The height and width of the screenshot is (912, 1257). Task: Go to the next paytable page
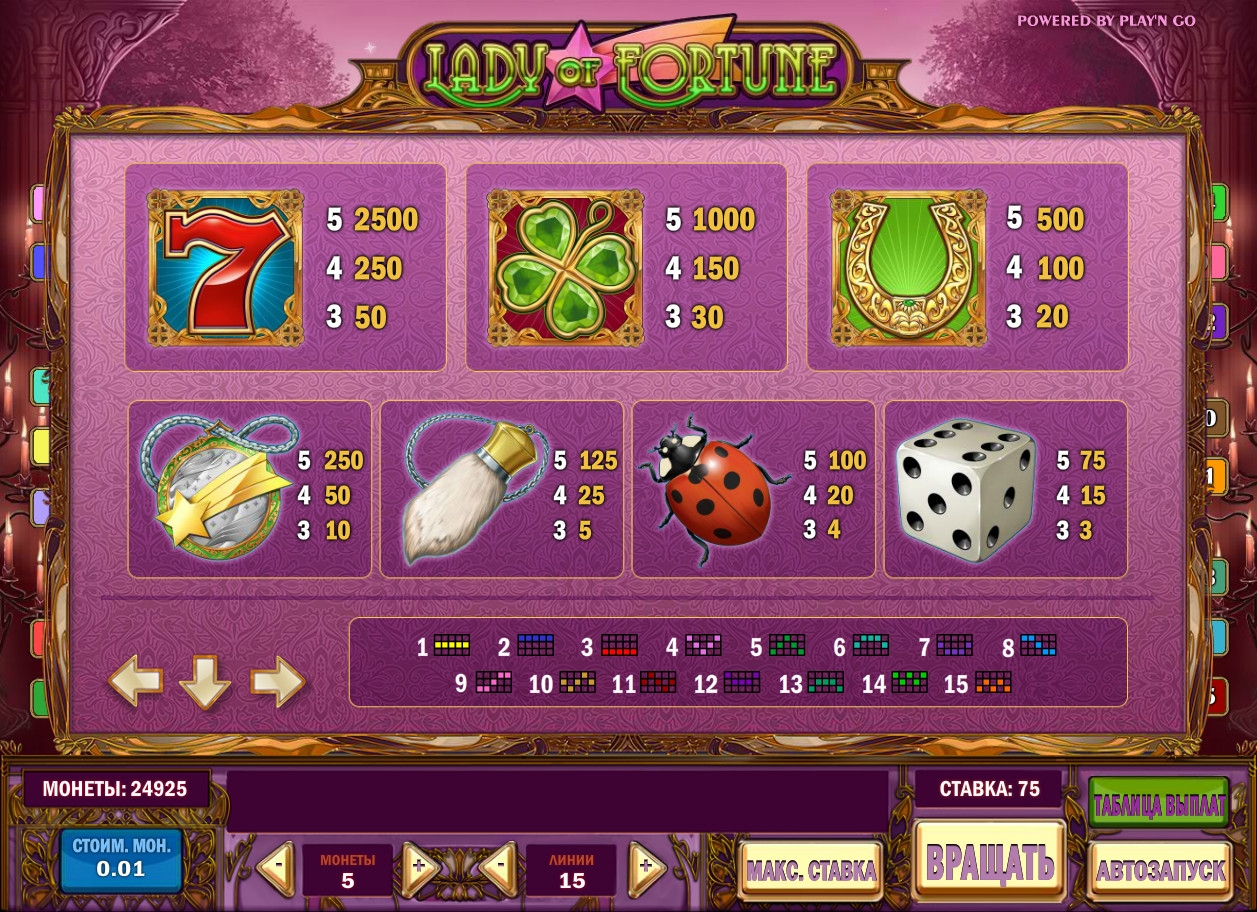(x=277, y=682)
